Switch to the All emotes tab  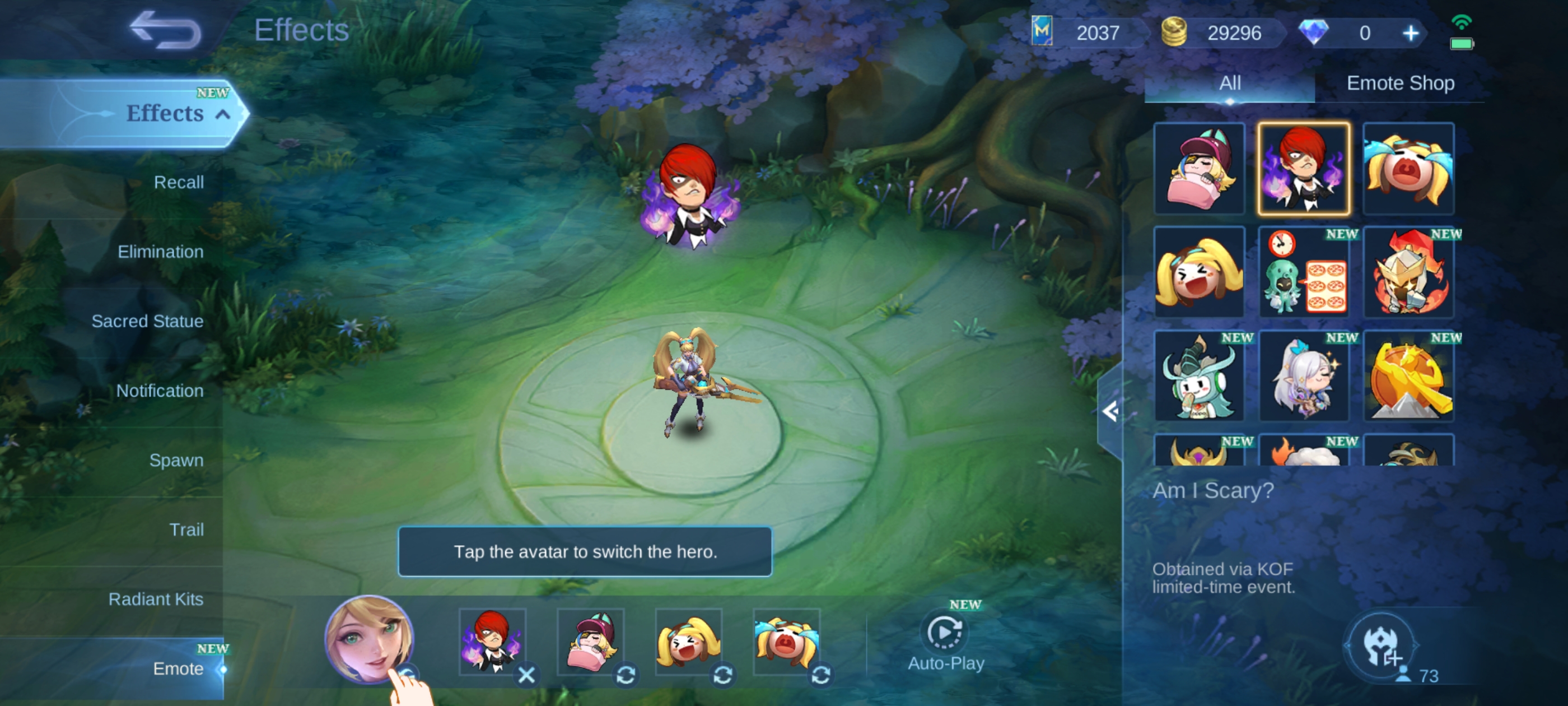pyautogui.click(x=1230, y=83)
